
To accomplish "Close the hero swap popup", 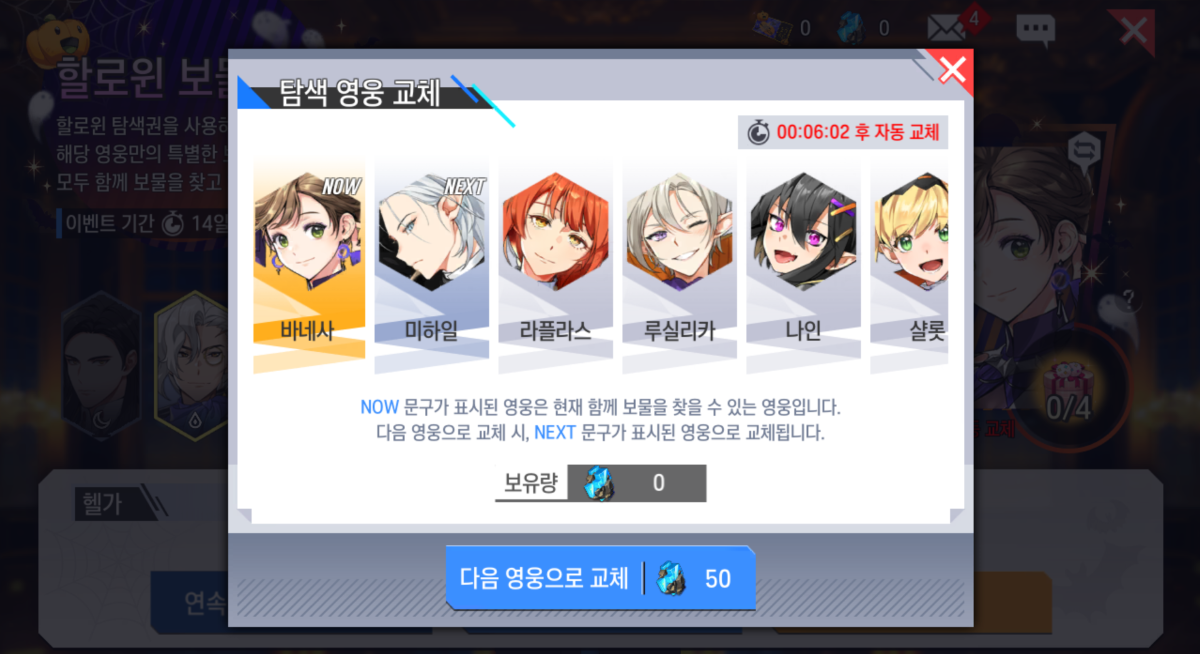I will click(x=952, y=70).
